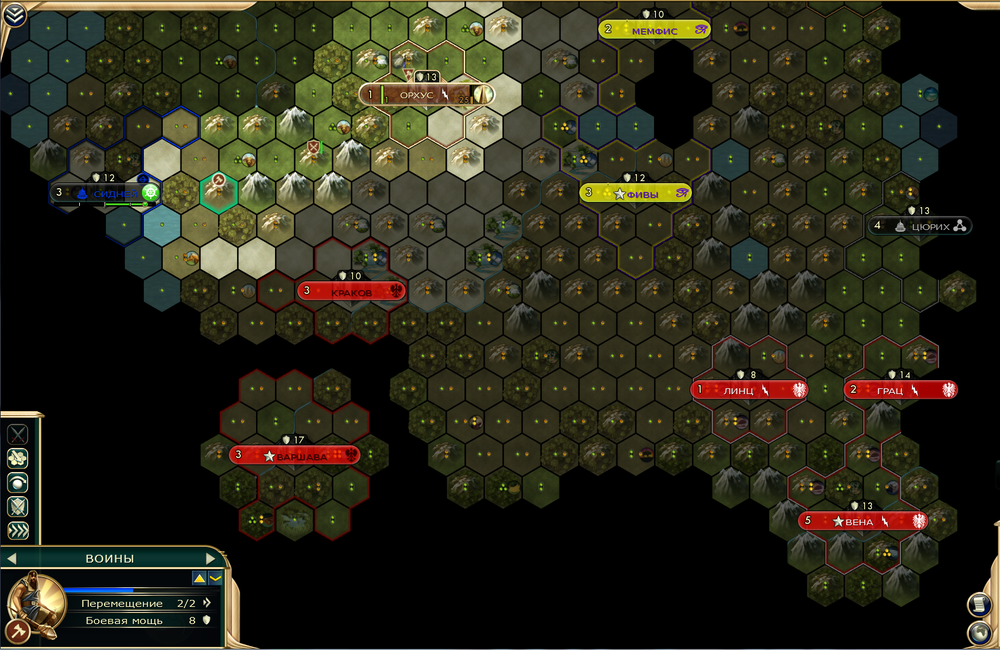Click the crossed swords unit action icon

[17, 434]
